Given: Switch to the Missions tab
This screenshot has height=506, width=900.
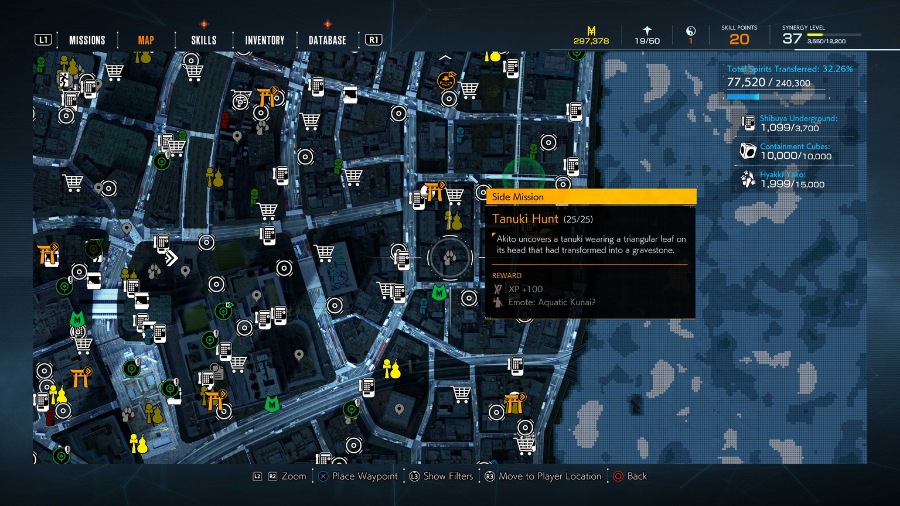Looking at the screenshot, I should [87, 40].
